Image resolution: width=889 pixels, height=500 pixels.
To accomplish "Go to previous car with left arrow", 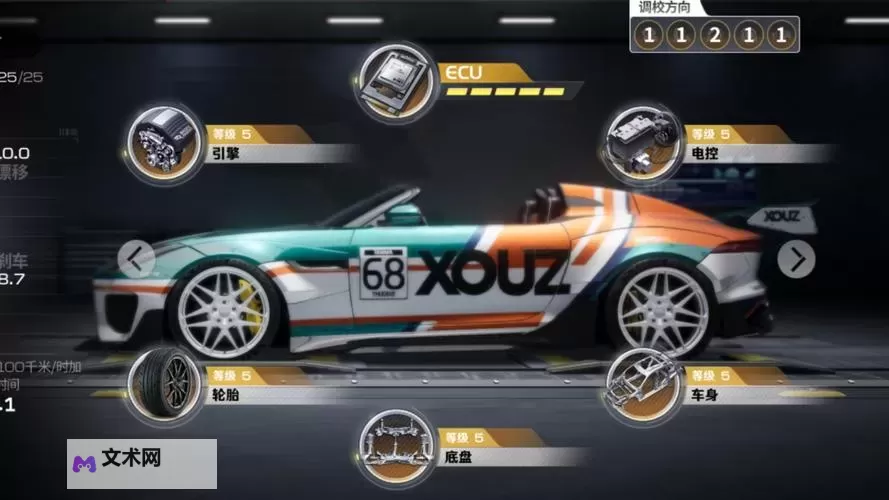I will pyautogui.click(x=136, y=259).
